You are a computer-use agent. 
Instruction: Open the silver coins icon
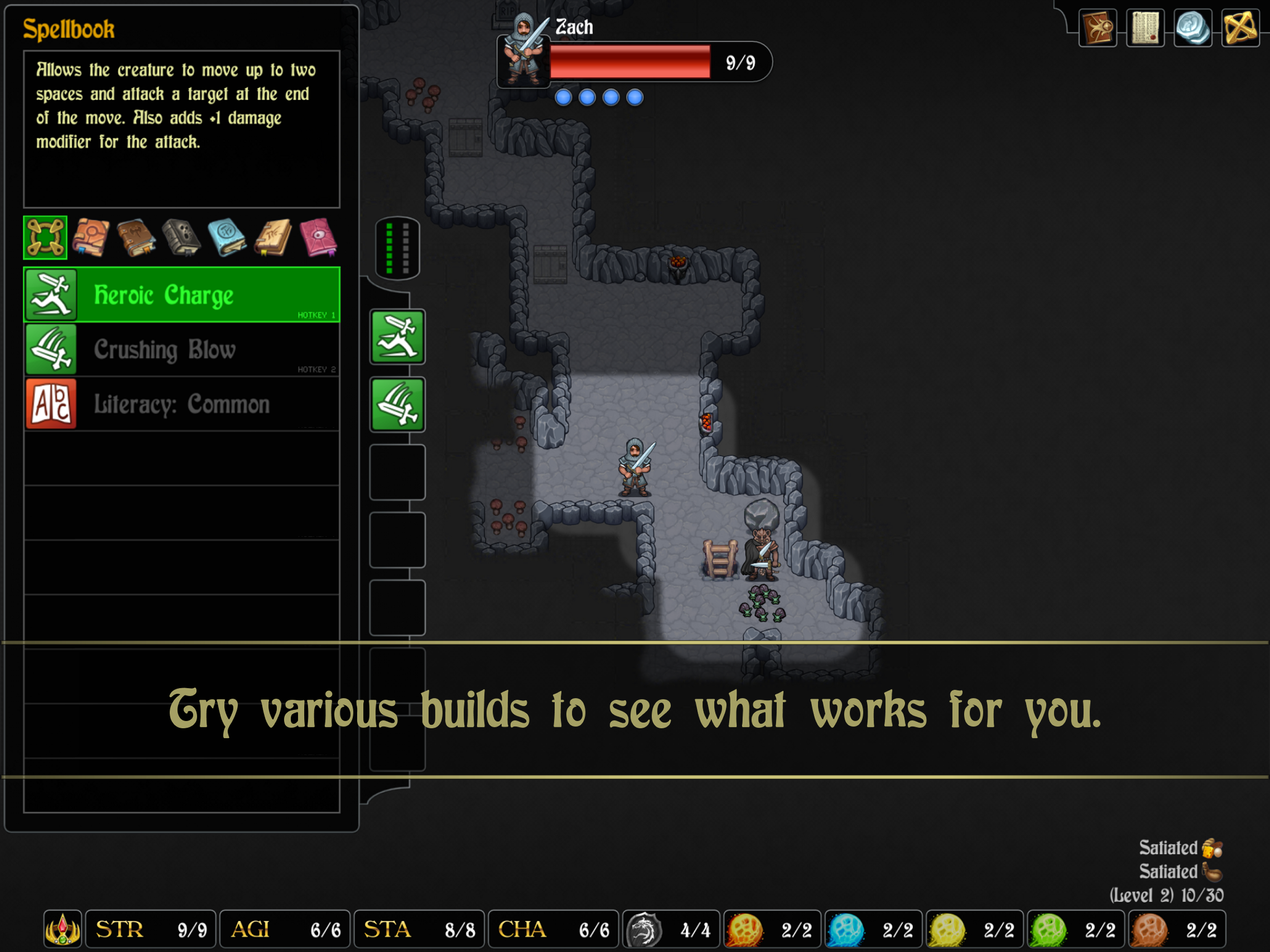pos(1192,27)
